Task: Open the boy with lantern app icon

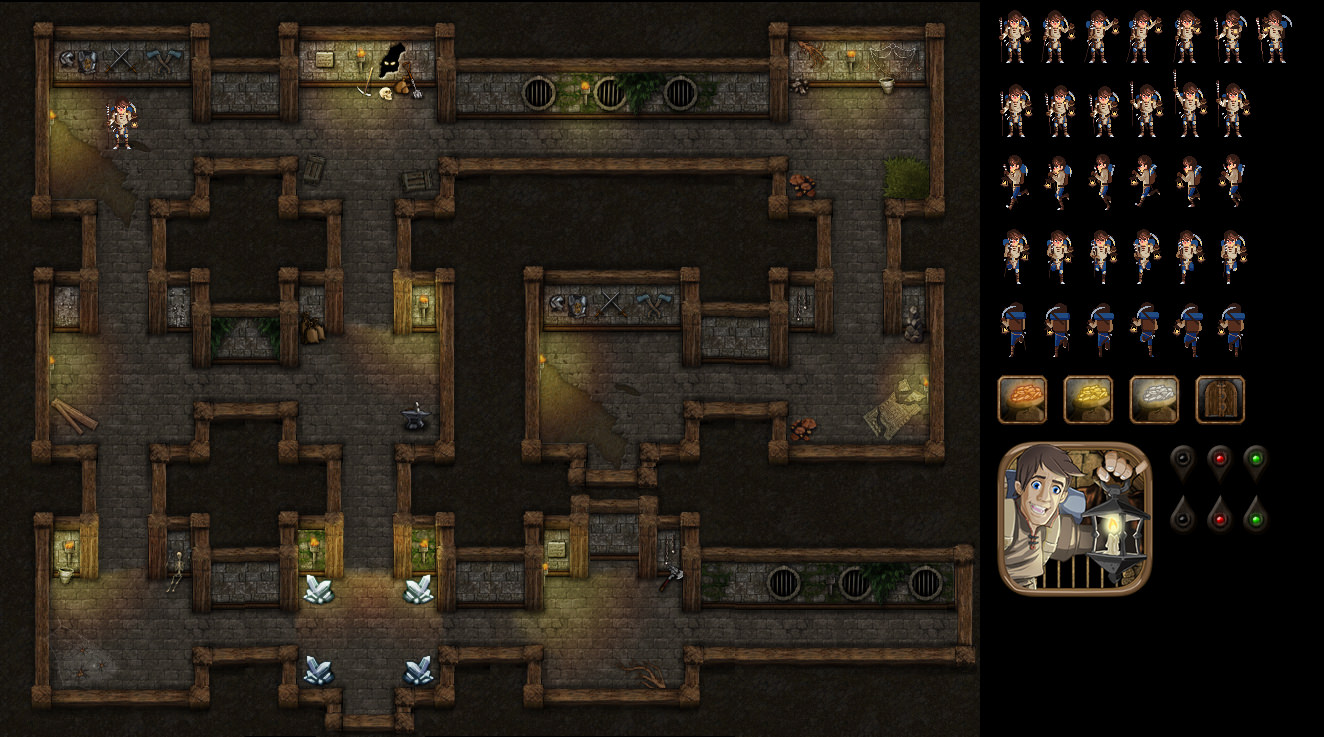Action: coord(1075,518)
